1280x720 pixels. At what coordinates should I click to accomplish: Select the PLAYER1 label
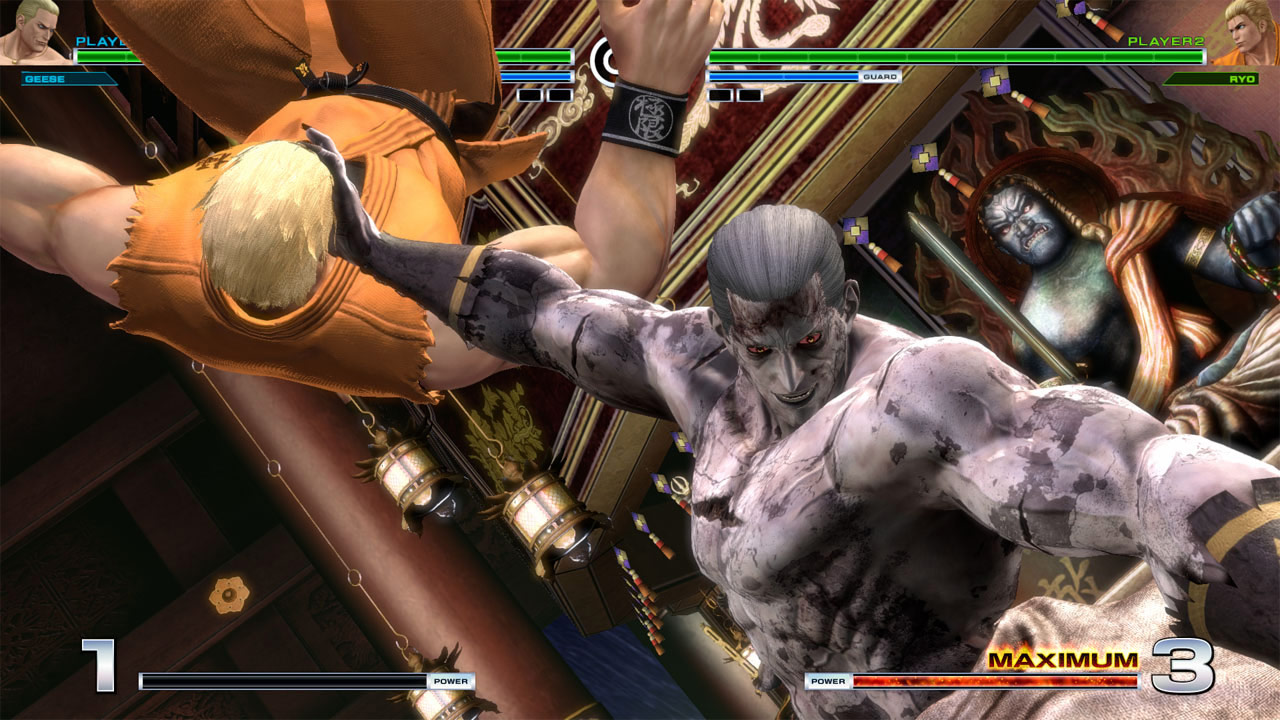(x=100, y=42)
